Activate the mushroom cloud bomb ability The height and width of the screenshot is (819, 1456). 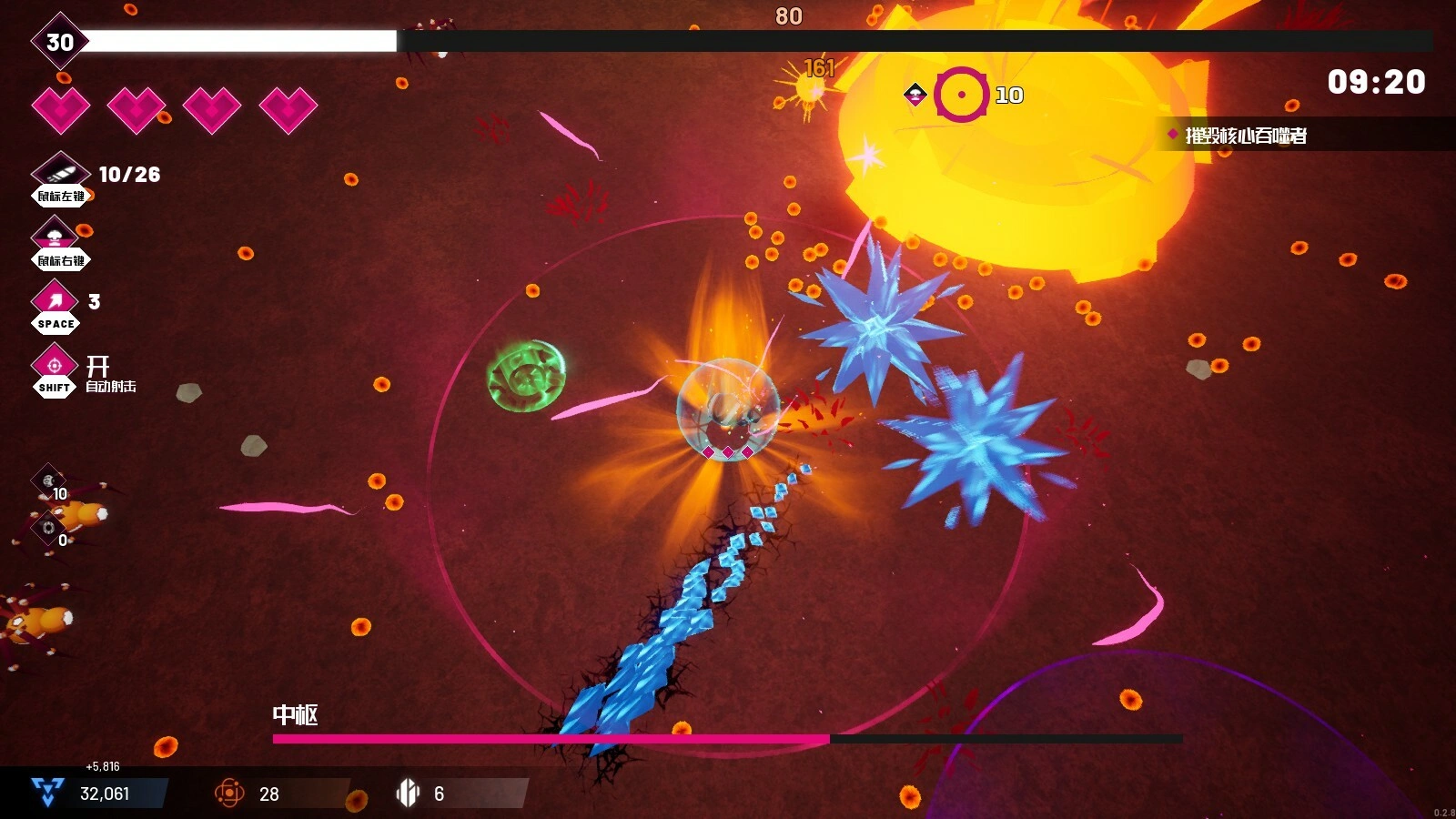(x=56, y=236)
